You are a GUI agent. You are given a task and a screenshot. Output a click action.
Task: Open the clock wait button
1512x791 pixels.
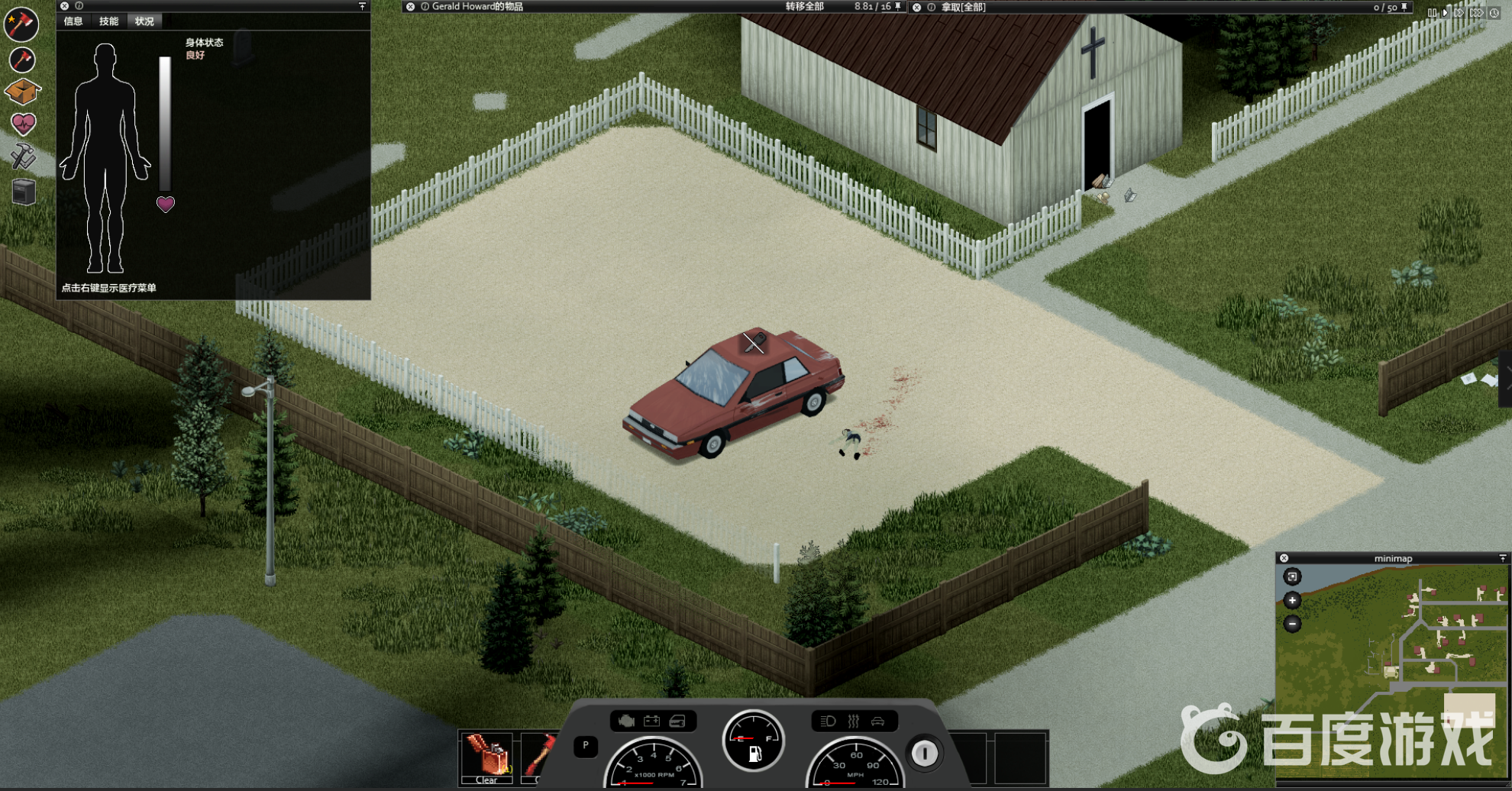[x=1494, y=13]
